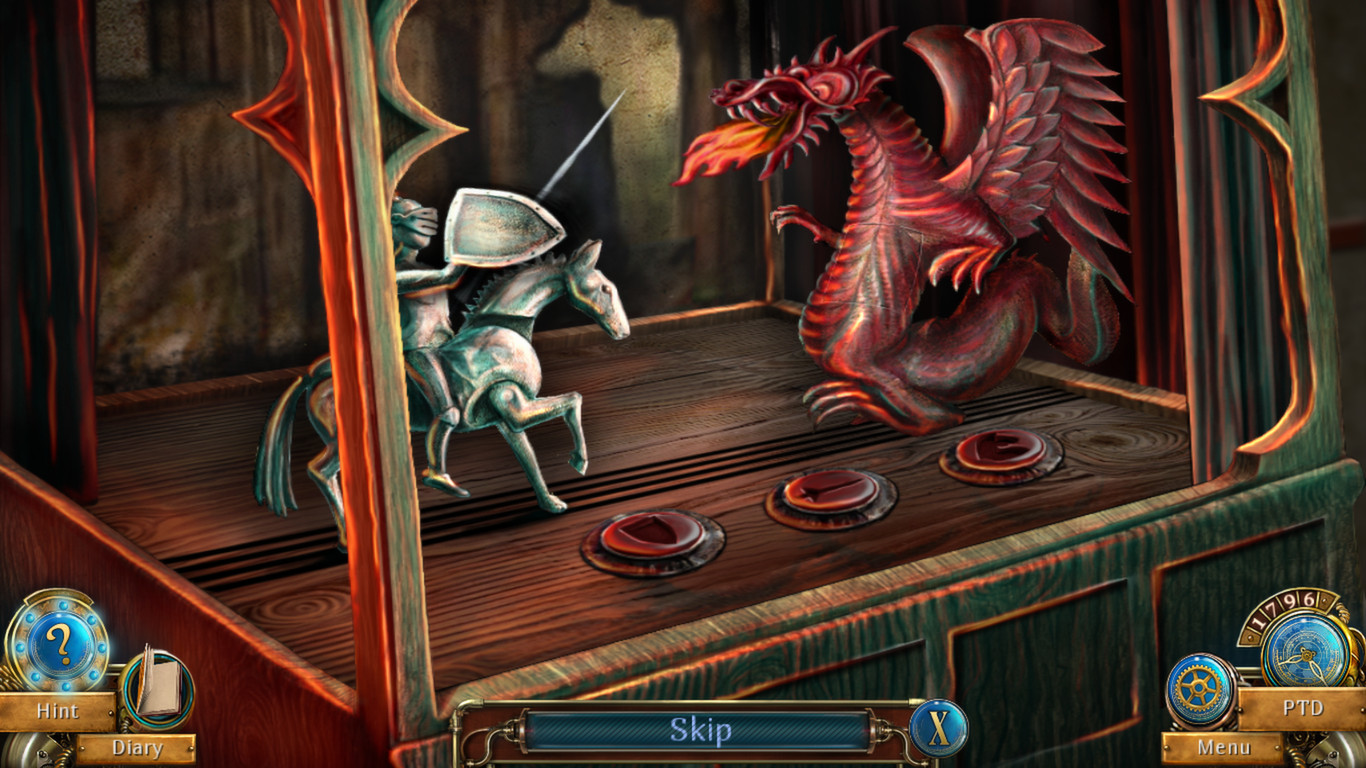Select the Diary label plaque
The width and height of the screenshot is (1366, 768).
pyautogui.click(x=140, y=748)
